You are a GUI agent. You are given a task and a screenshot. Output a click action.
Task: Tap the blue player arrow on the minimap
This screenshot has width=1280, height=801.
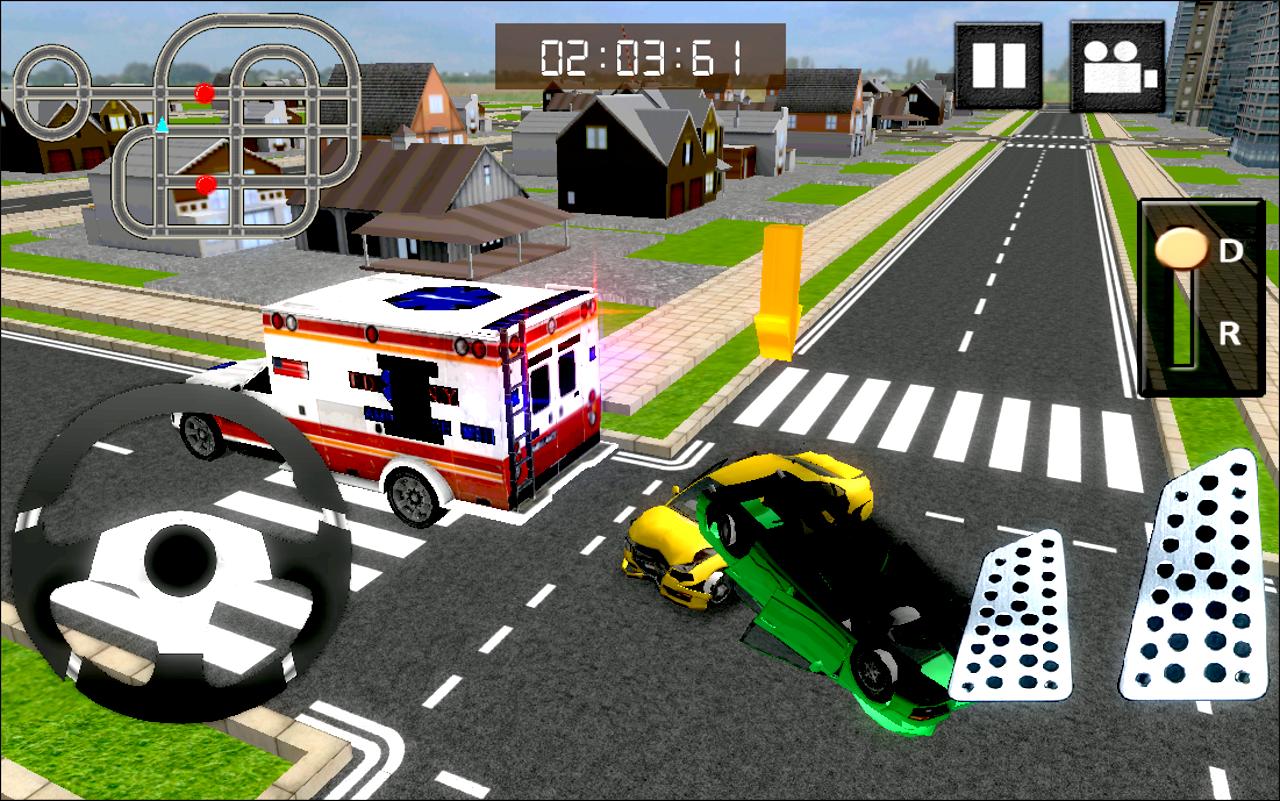159,125
